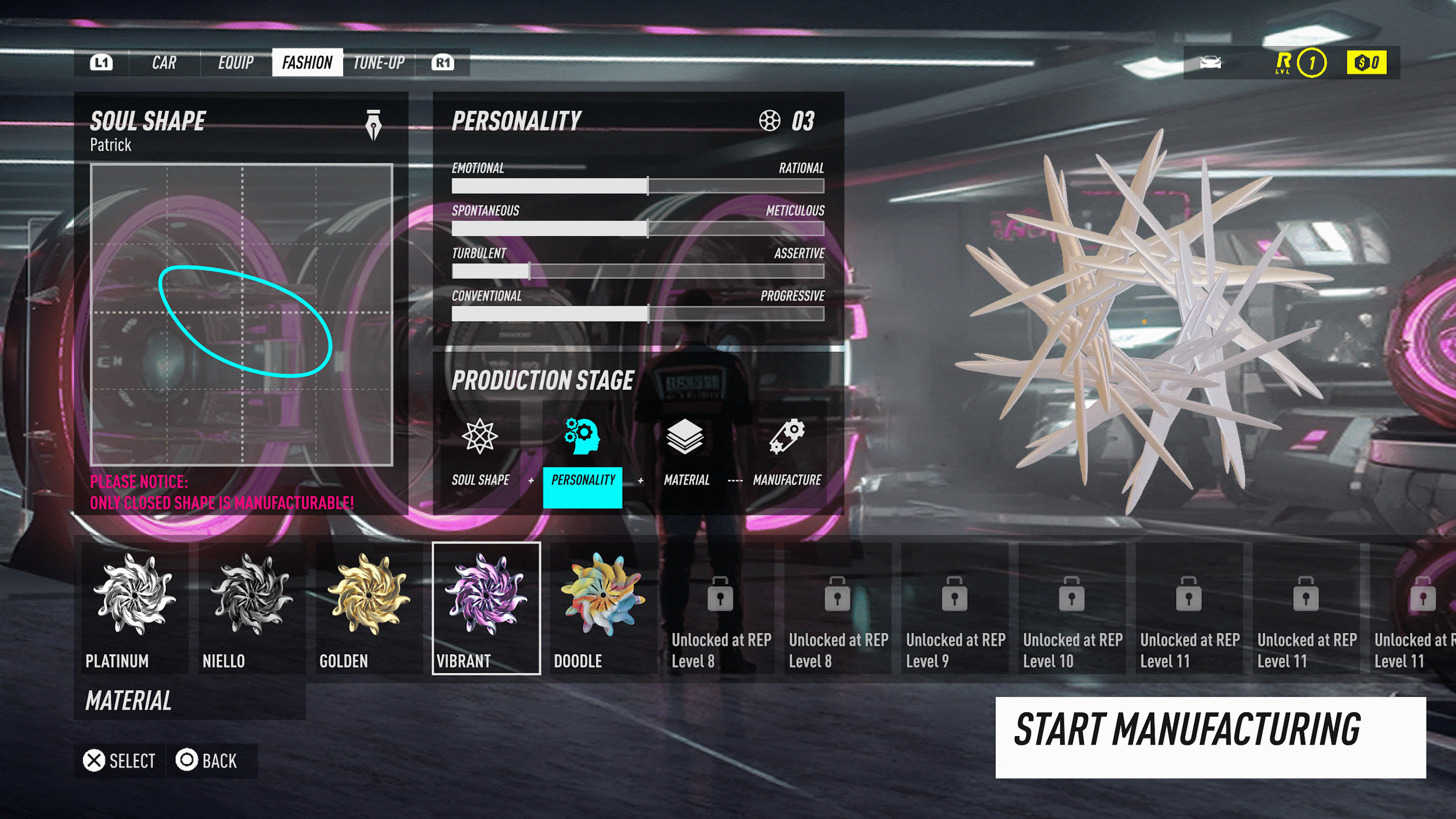Open the EQUIP tab

point(236,63)
